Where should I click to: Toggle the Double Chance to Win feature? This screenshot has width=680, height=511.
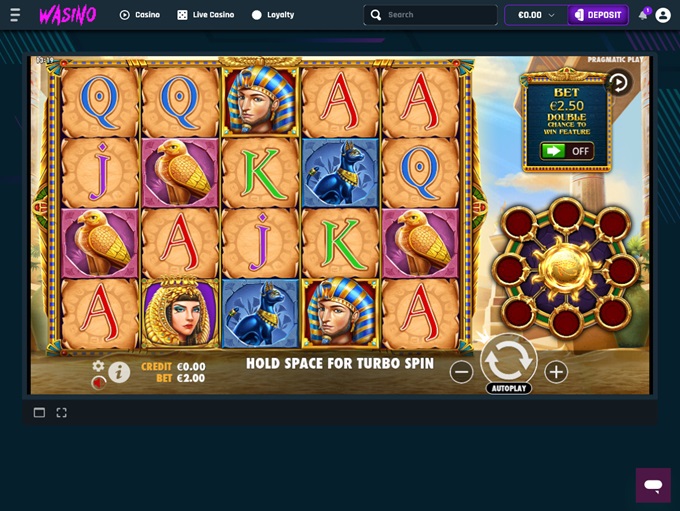coord(566,151)
